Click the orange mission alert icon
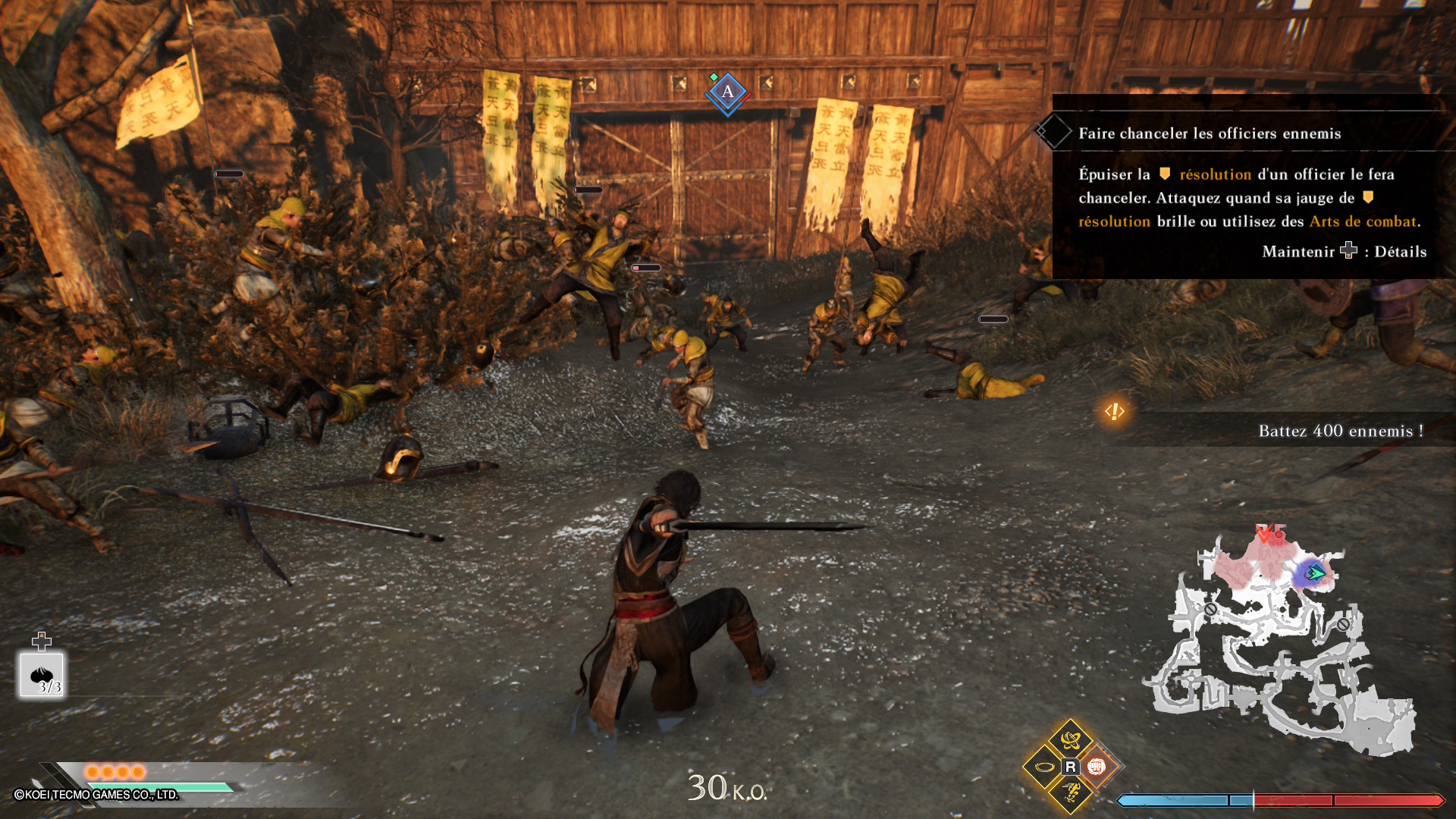The image size is (1456, 819). tap(1114, 411)
